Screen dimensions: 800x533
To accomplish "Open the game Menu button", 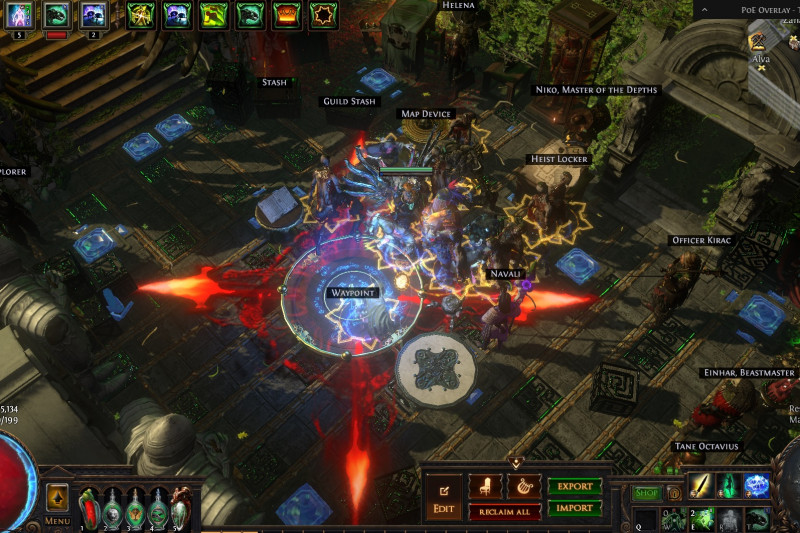I will click(x=57, y=520).
